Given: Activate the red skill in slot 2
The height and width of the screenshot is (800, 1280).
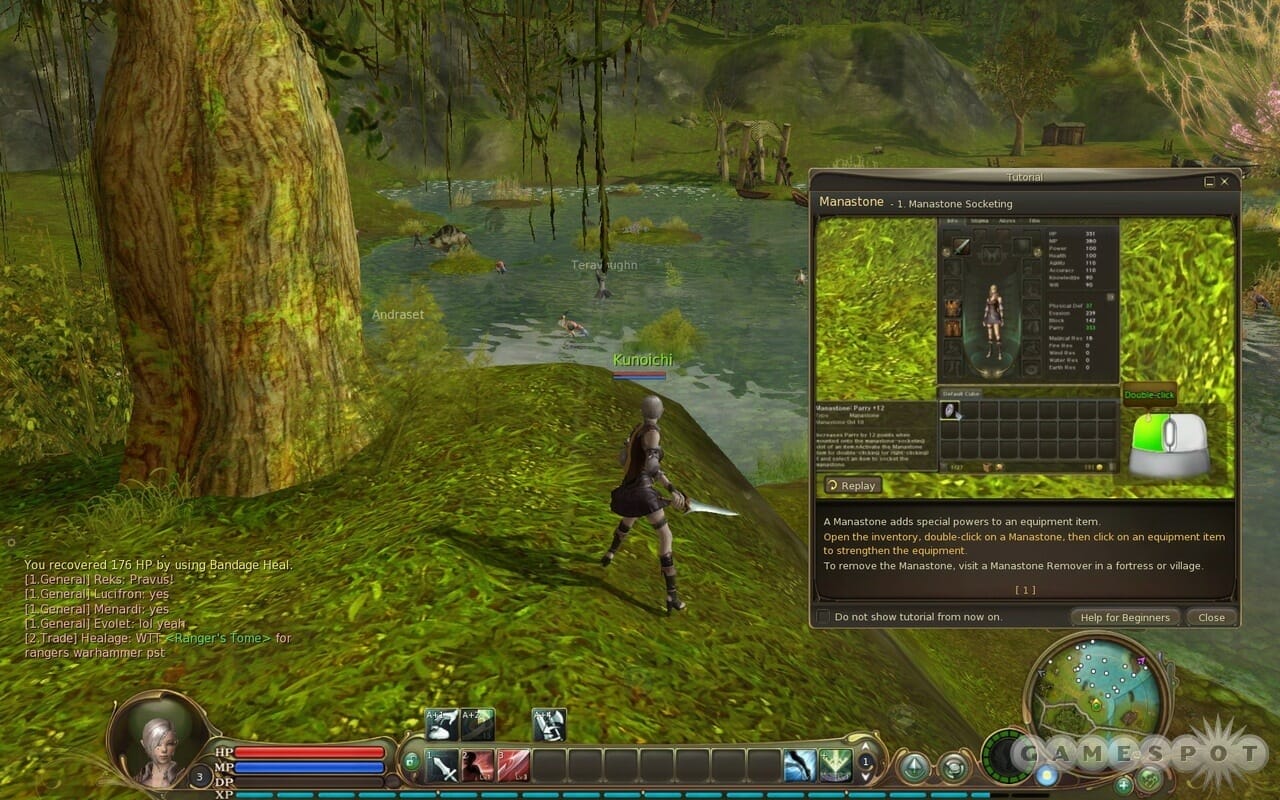Looking at the screenshot, I should [478, 765].
